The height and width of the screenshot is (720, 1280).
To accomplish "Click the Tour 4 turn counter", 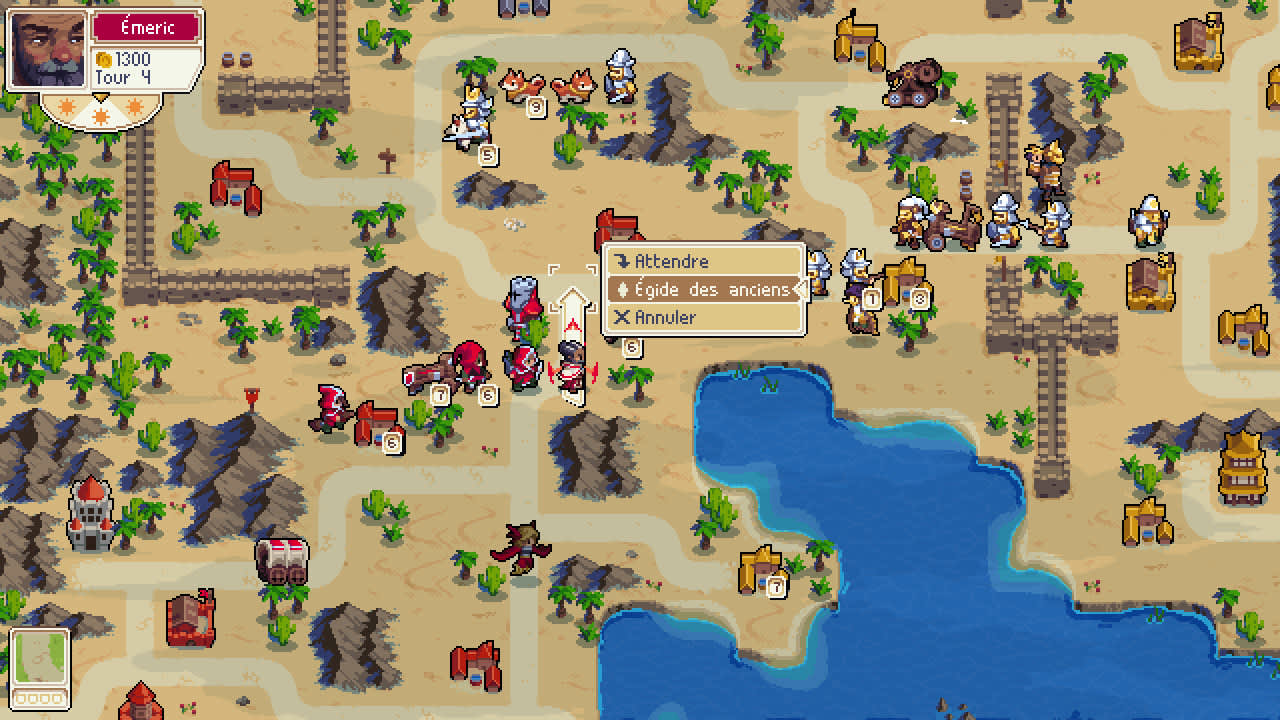I will pos(122,76).
